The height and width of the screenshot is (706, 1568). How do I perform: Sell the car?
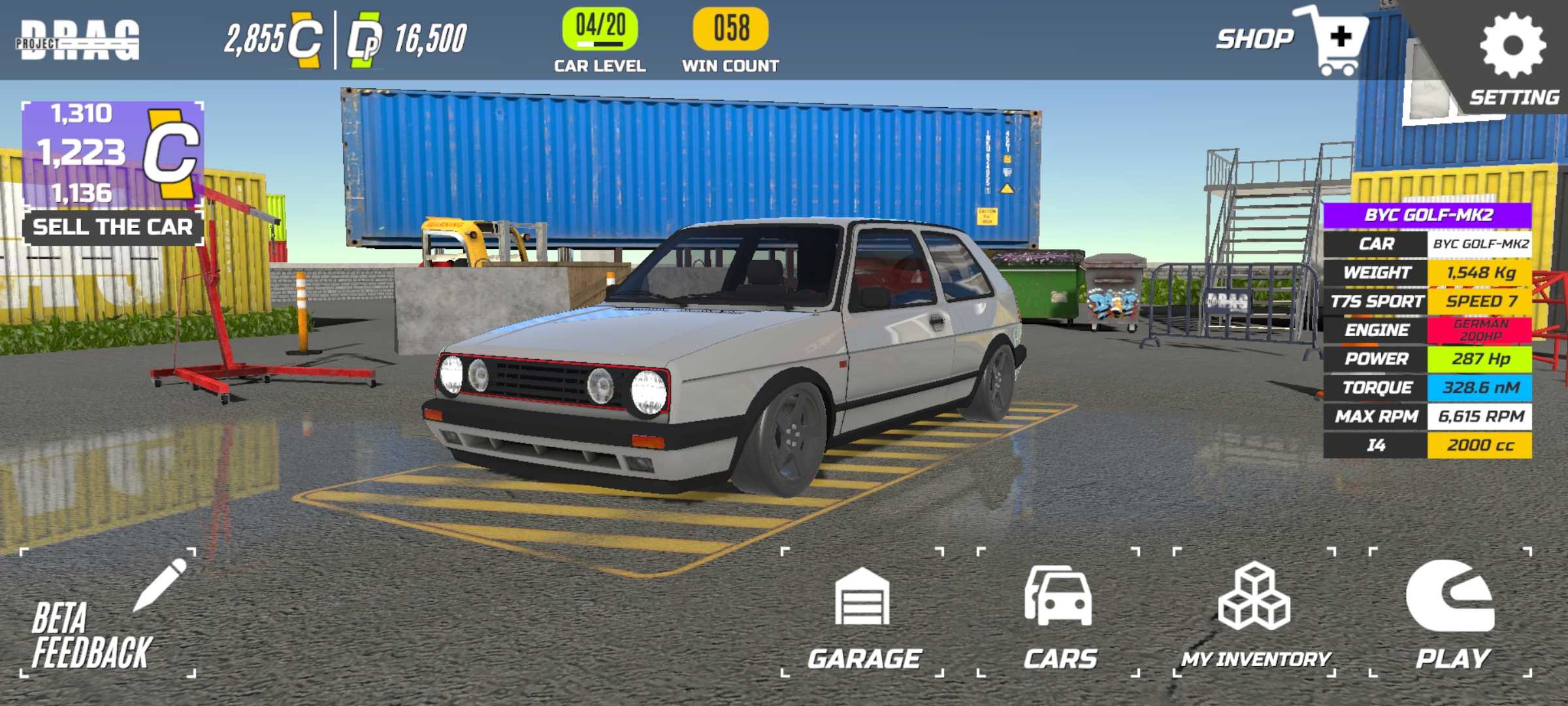click(x=112, y=227)
